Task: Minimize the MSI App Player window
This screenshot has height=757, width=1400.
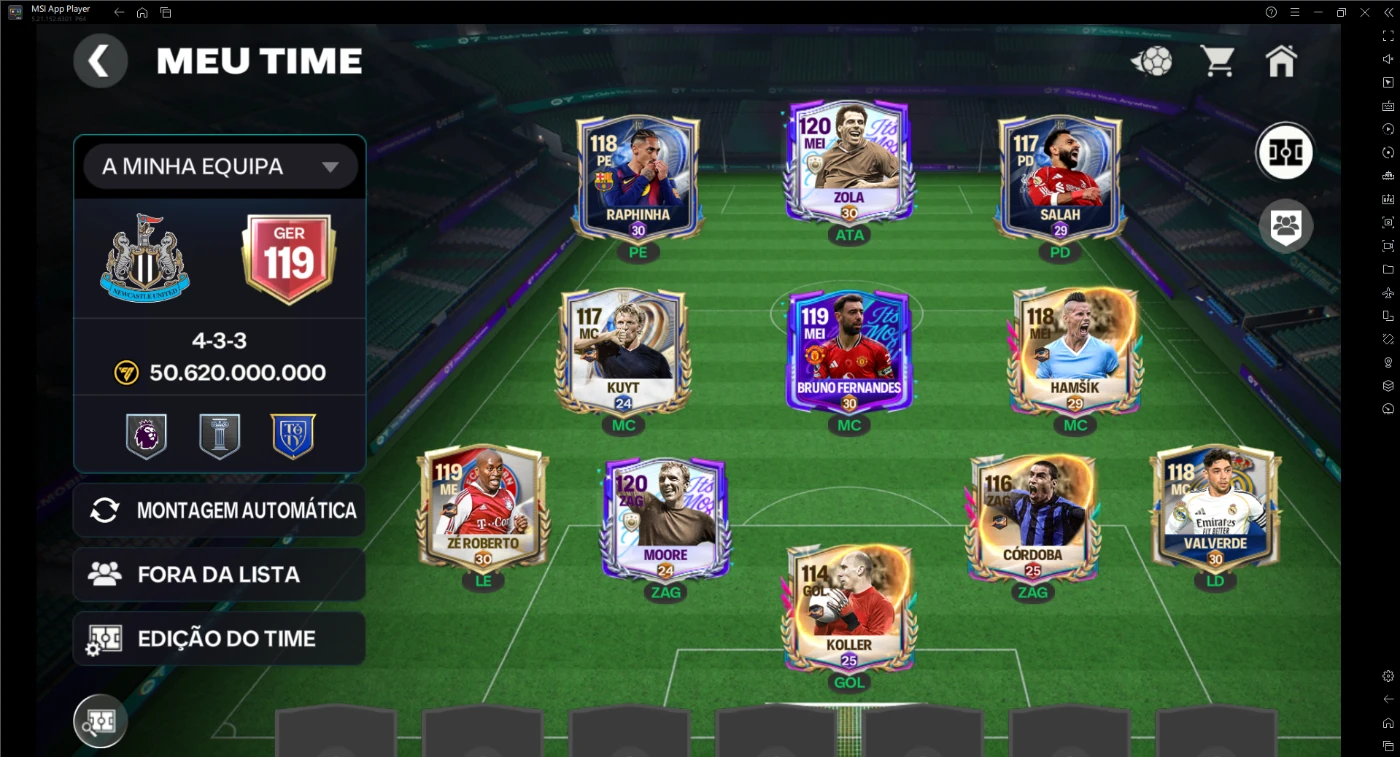Action: 1317,12
